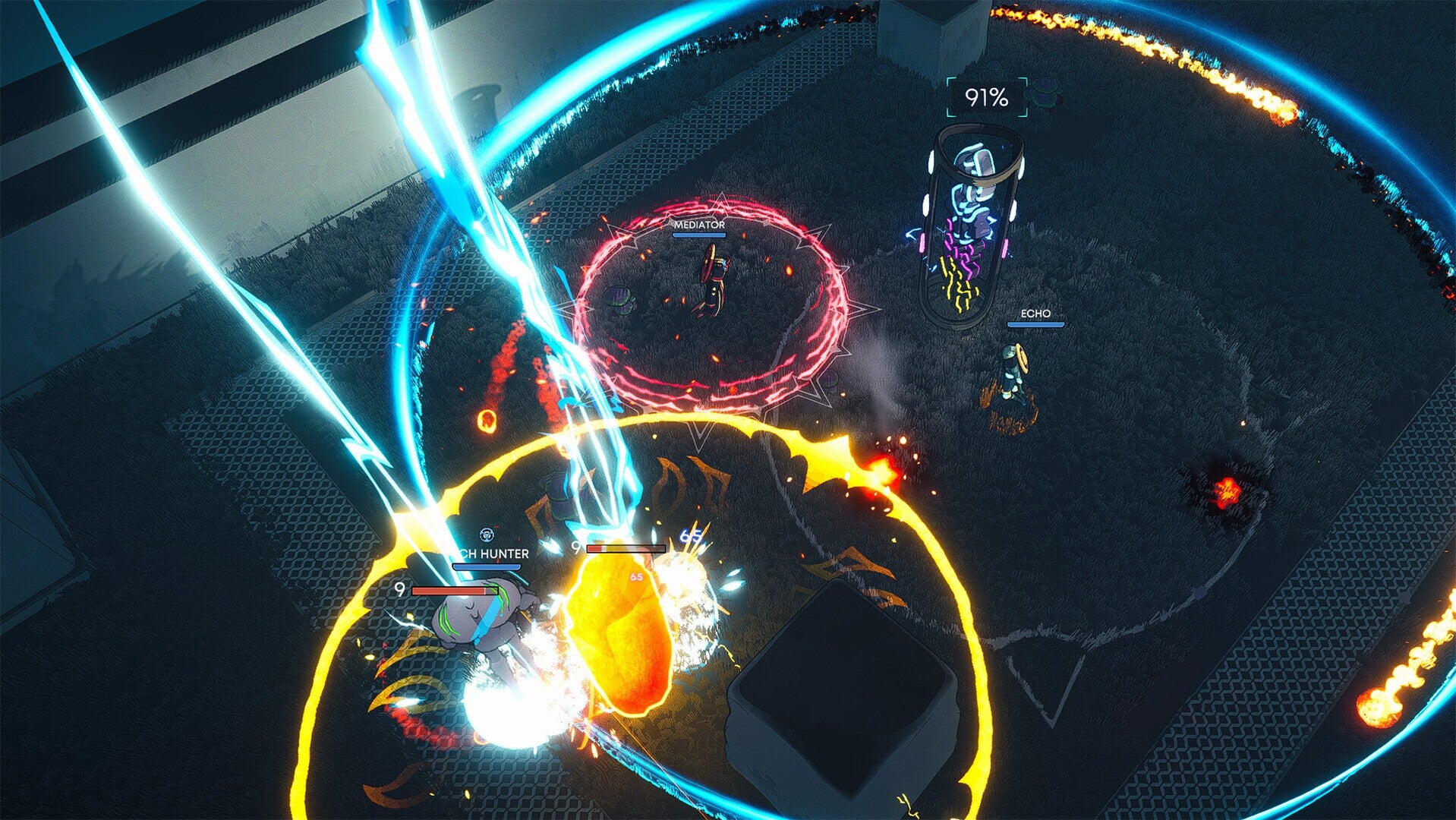Click the status icon above WITCH HUNTER
The image size is (1456, 820).
[x=486, y=535]
